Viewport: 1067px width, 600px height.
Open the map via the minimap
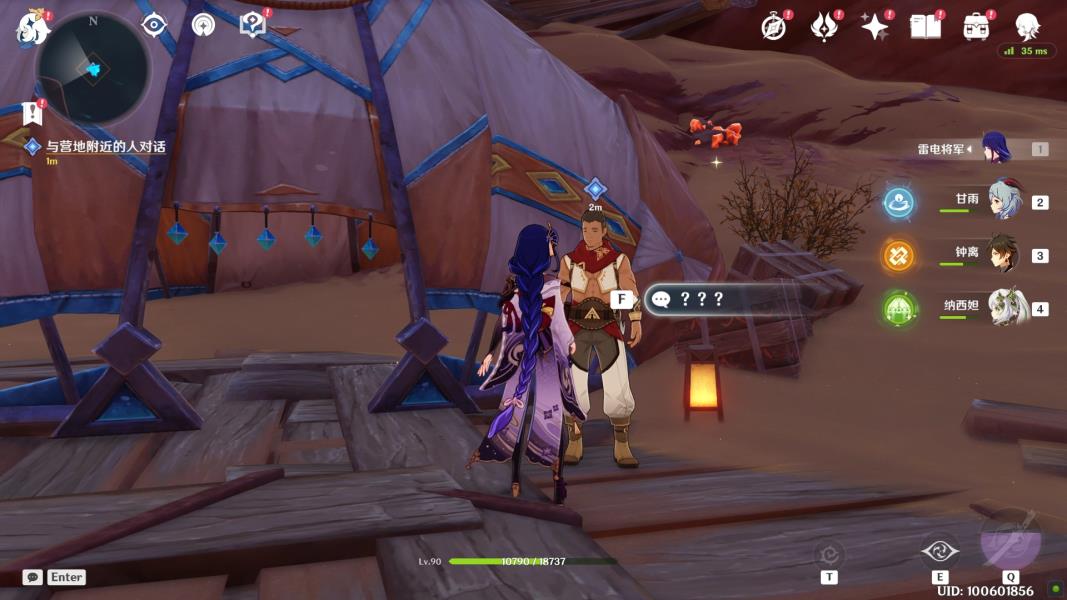click(x=92, y=68)
